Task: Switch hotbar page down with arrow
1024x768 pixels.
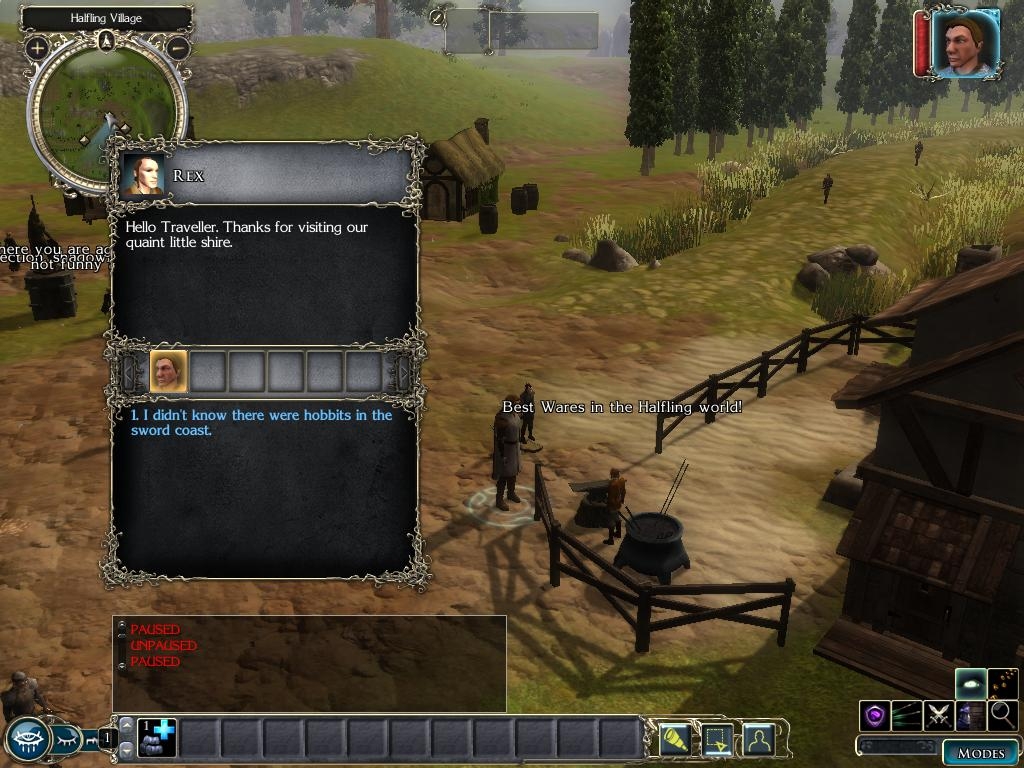Action: tap(126, 749)
